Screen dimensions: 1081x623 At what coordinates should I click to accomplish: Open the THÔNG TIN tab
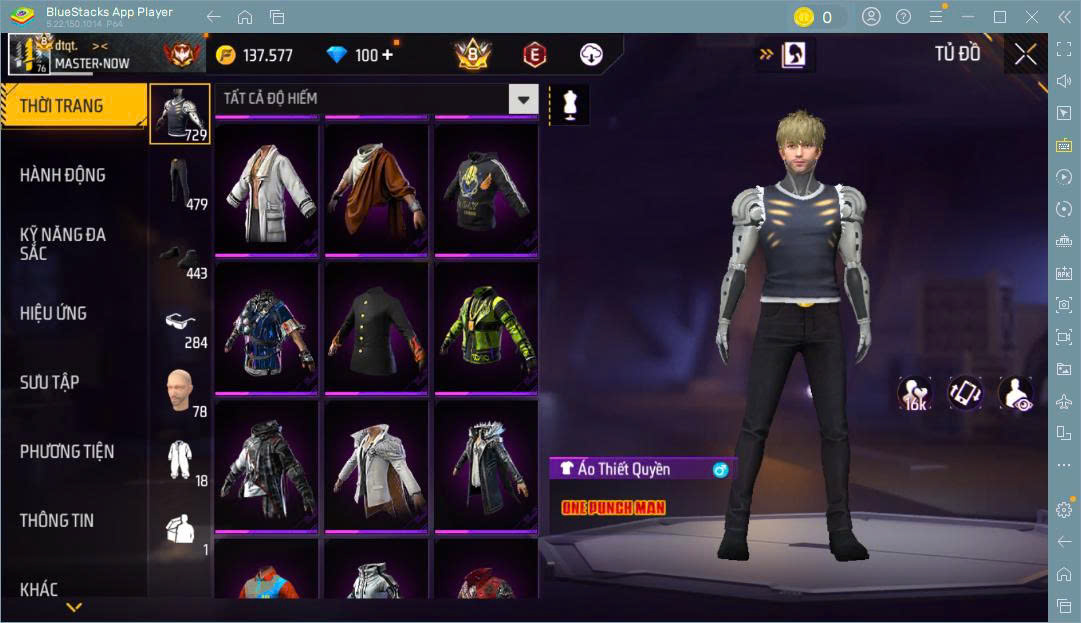coord(57,520)
